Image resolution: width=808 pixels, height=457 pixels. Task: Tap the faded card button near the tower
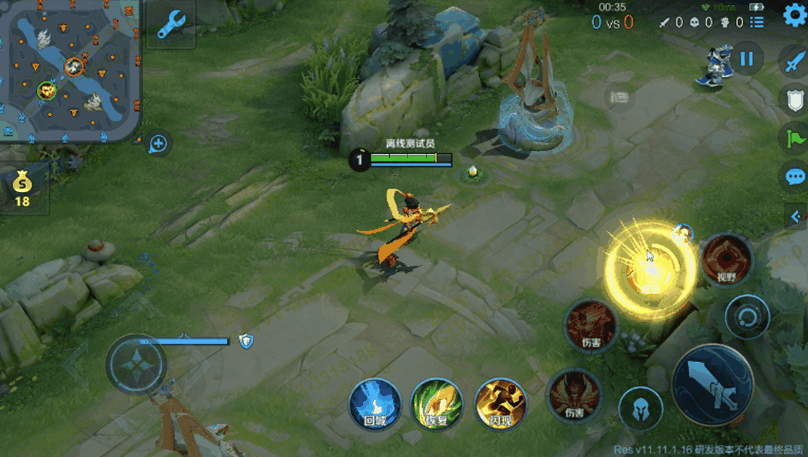(x=617, y=98)
